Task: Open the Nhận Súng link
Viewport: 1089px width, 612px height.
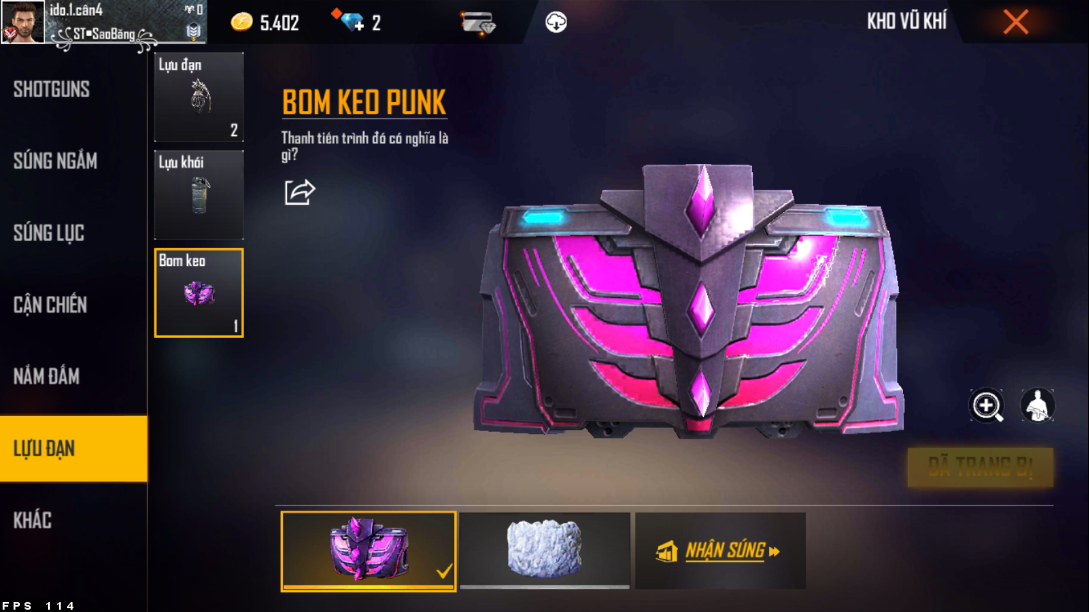Action: [720, 550]
